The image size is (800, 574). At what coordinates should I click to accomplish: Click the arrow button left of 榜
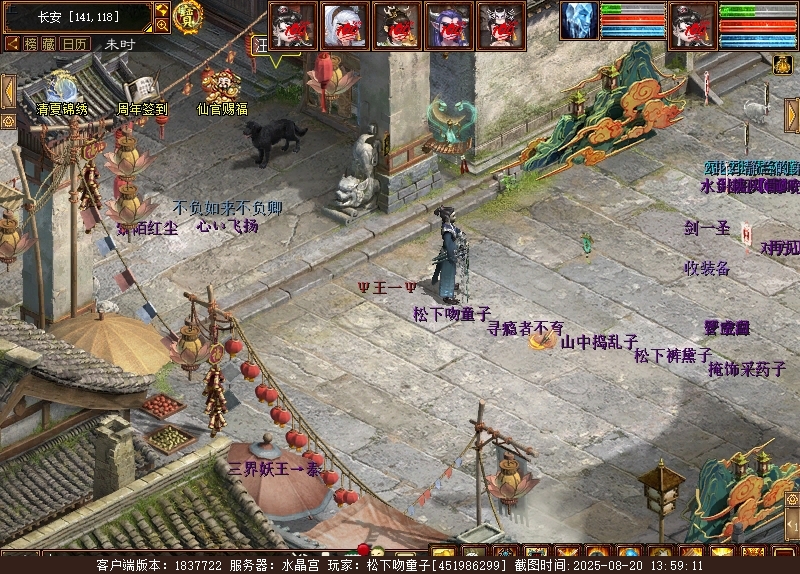pos(12,44)
